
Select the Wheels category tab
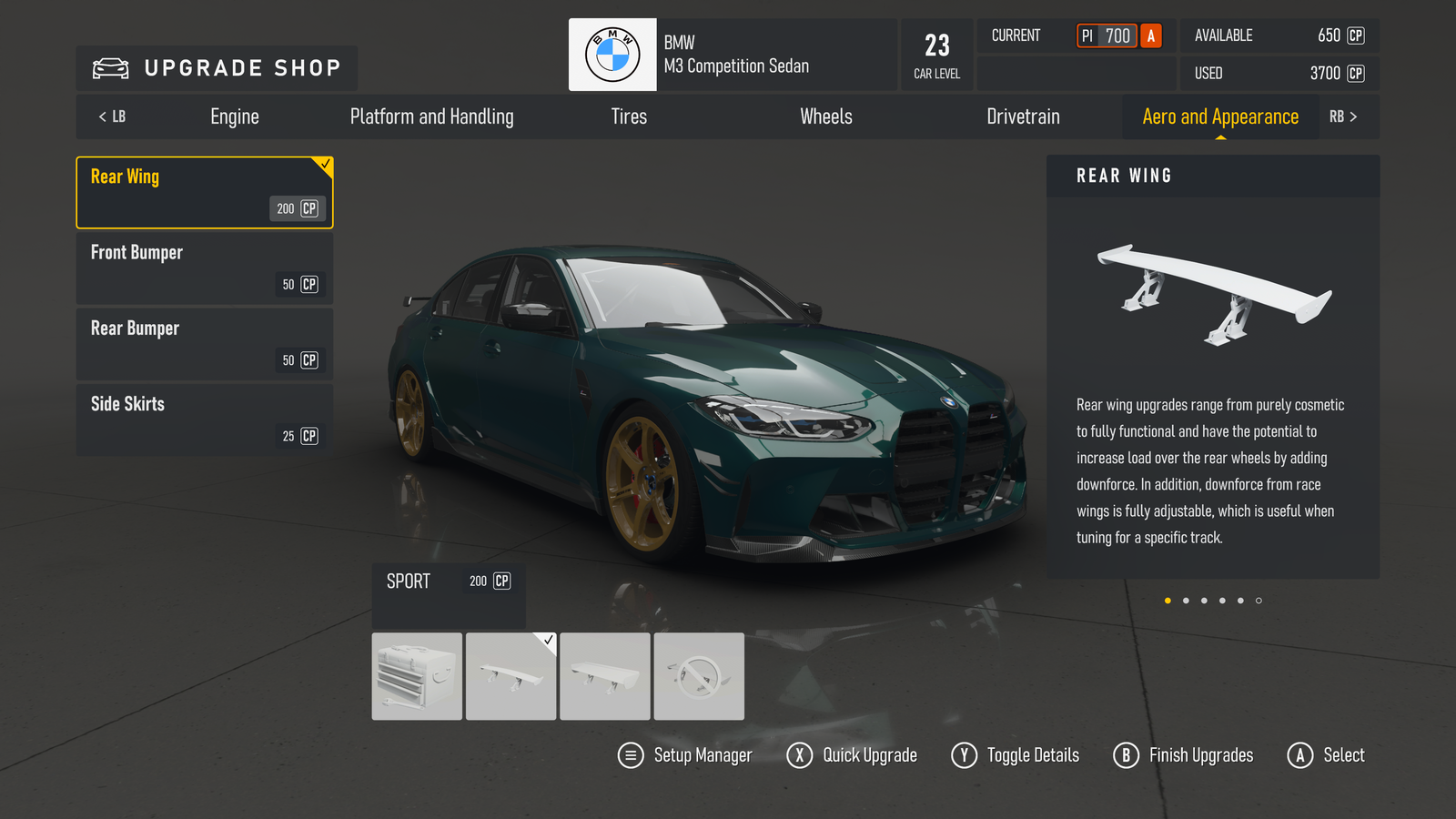(826, 116)
